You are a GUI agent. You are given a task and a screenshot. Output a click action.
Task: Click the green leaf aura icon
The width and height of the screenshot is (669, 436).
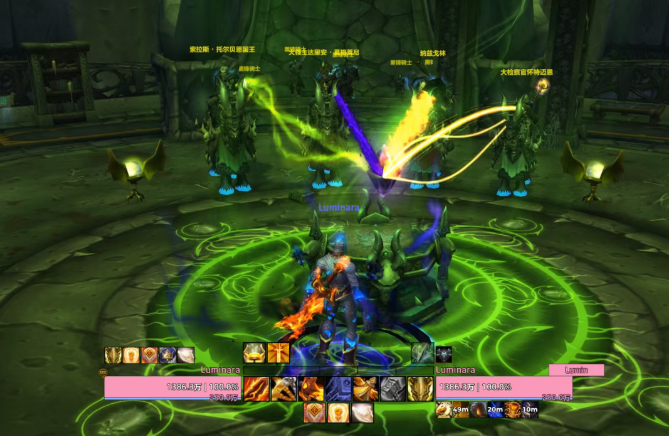(x=422, y=353)
